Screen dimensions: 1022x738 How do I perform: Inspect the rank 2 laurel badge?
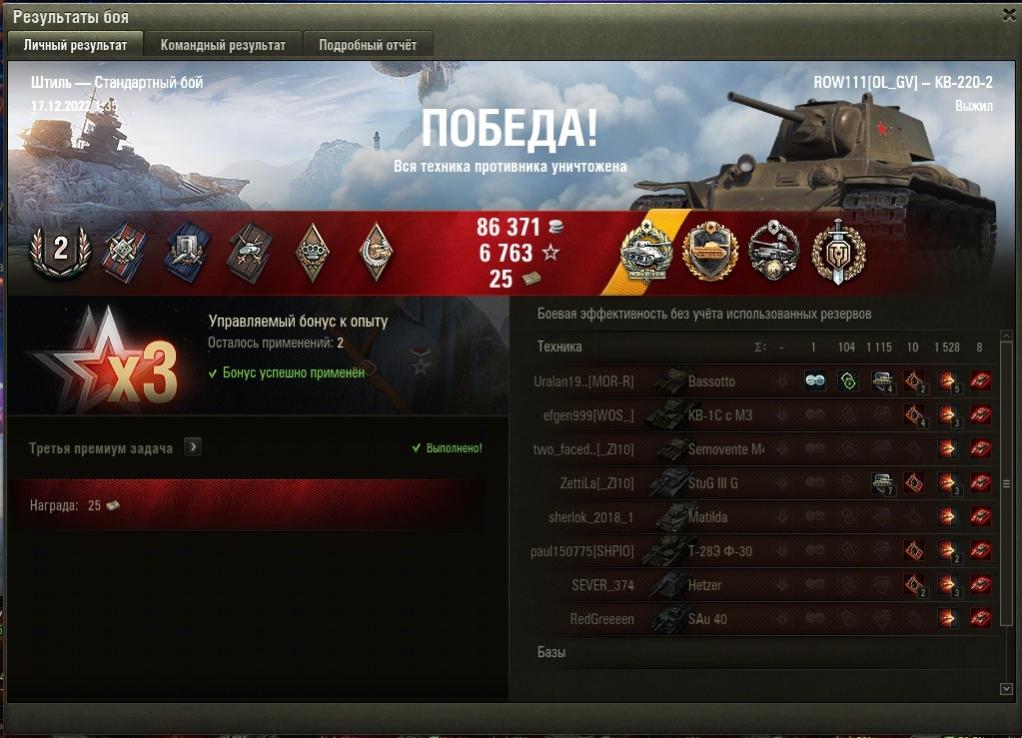tap(61, 250)
